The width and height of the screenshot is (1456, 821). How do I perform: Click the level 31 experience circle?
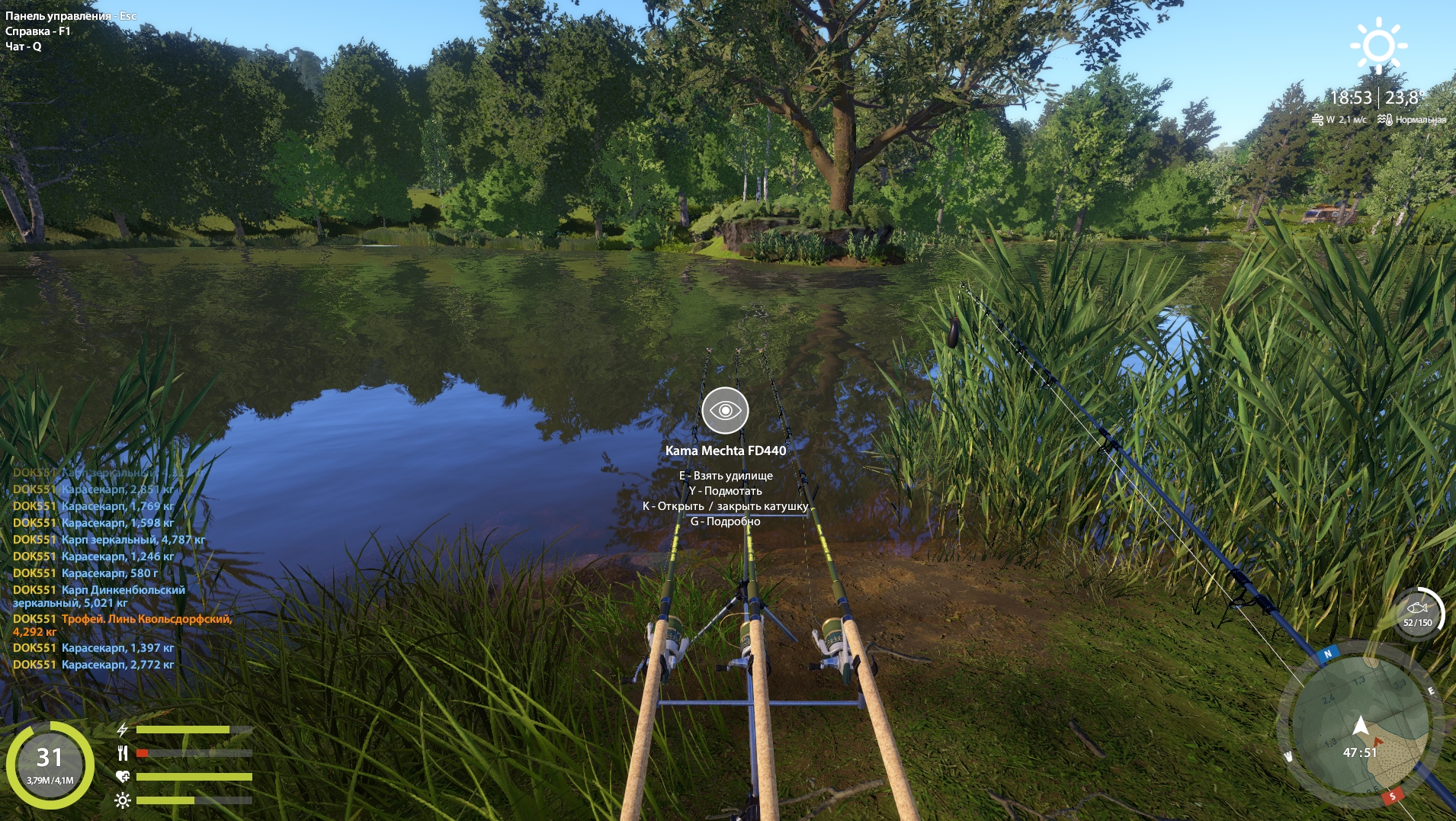50,764
